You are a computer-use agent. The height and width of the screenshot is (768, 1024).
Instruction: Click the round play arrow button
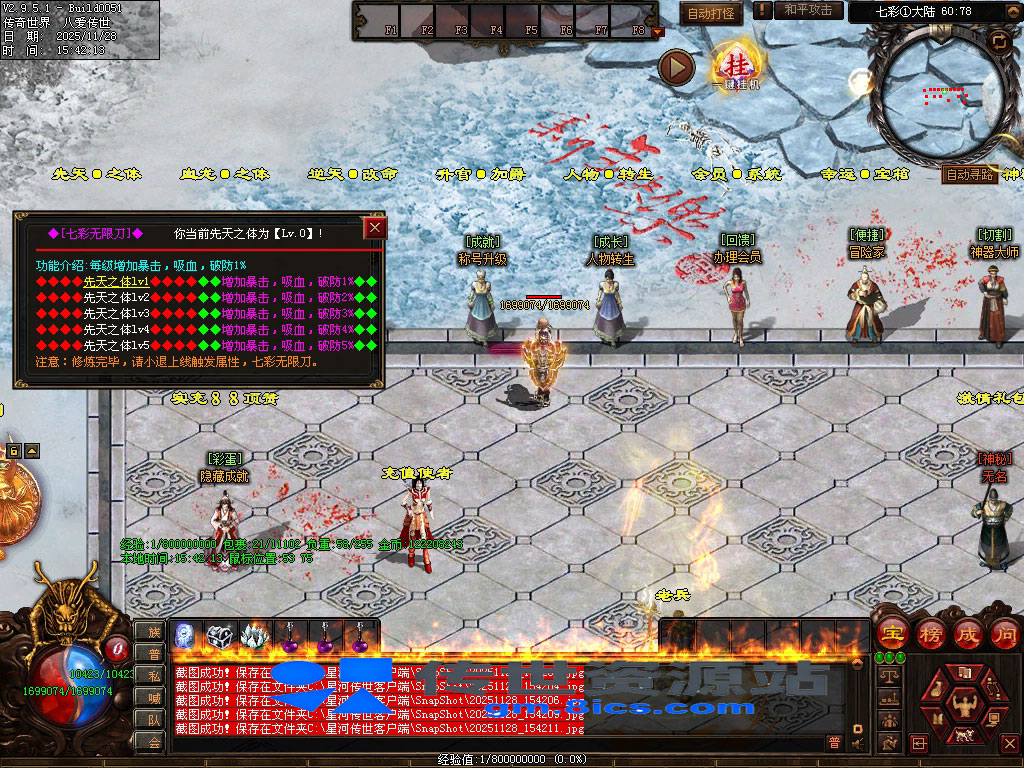[x=676, y=67]
